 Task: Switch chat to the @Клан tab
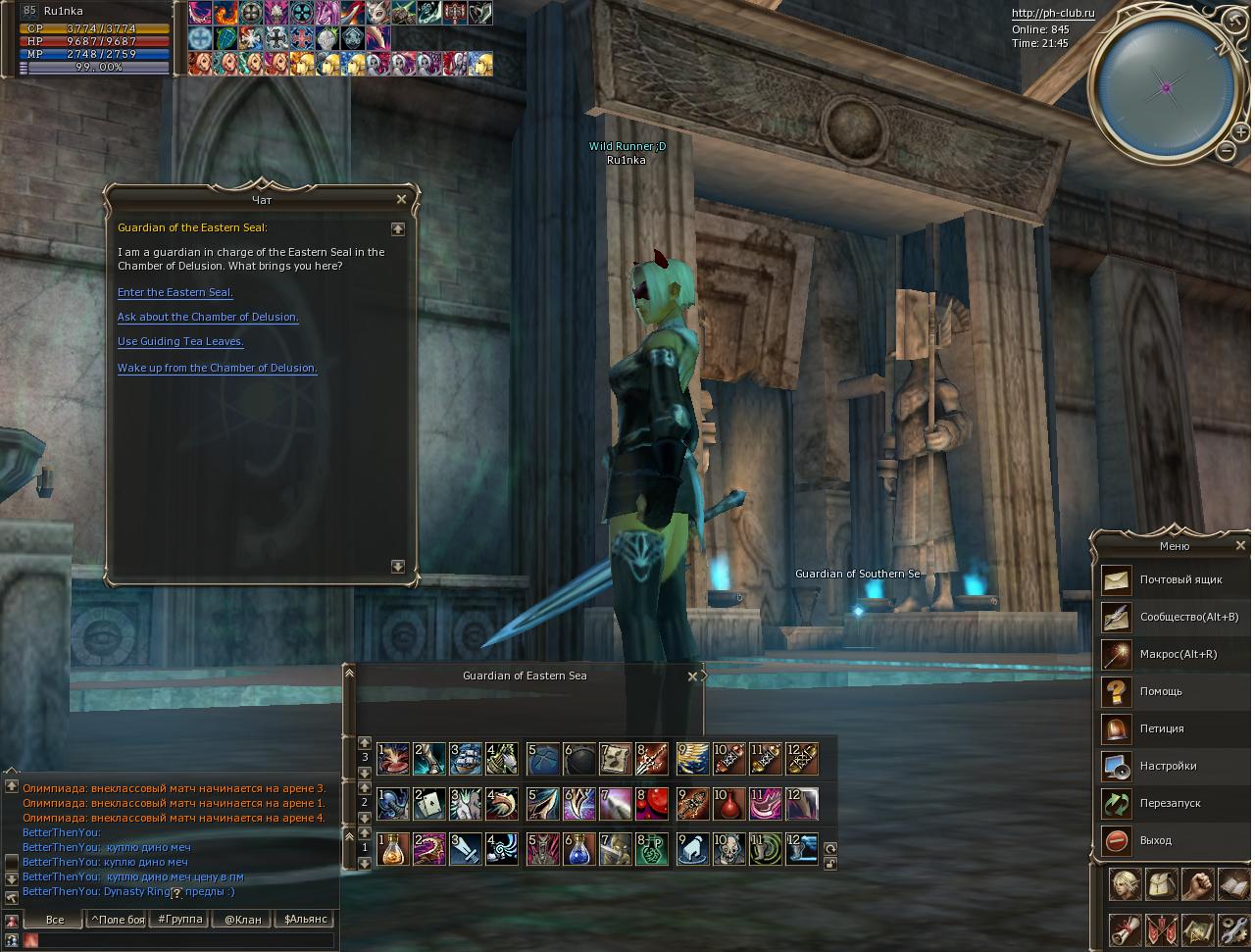(242, 920)
